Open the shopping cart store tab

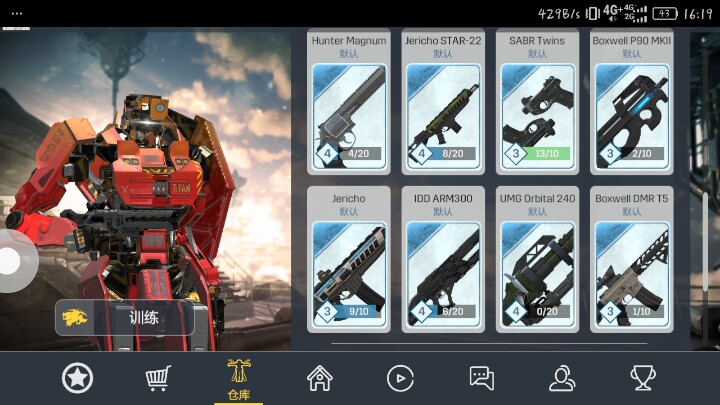158,378
